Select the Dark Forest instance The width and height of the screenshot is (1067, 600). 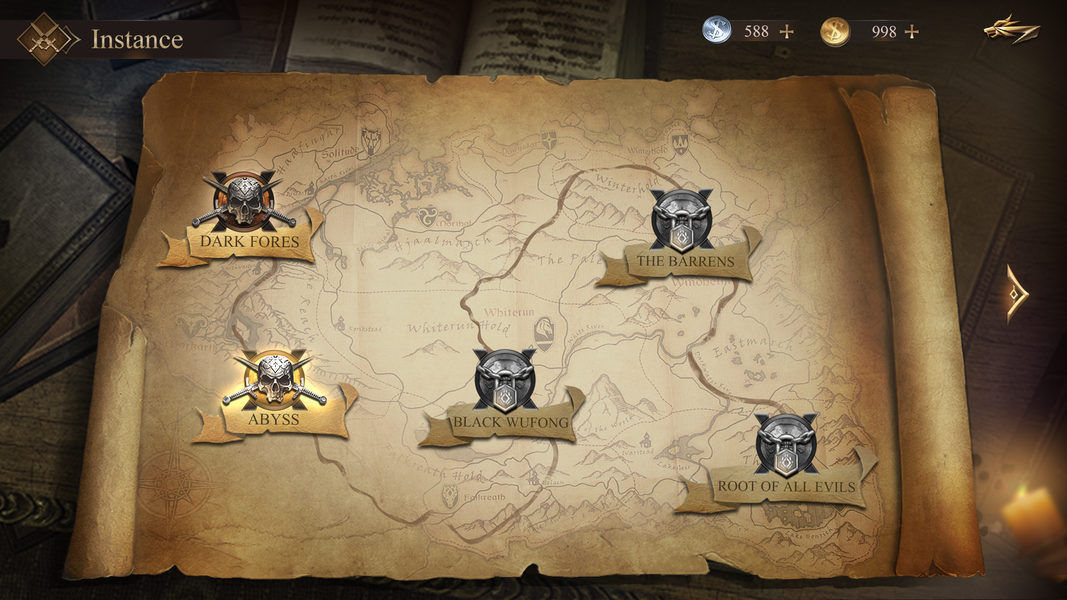(245, 205)
